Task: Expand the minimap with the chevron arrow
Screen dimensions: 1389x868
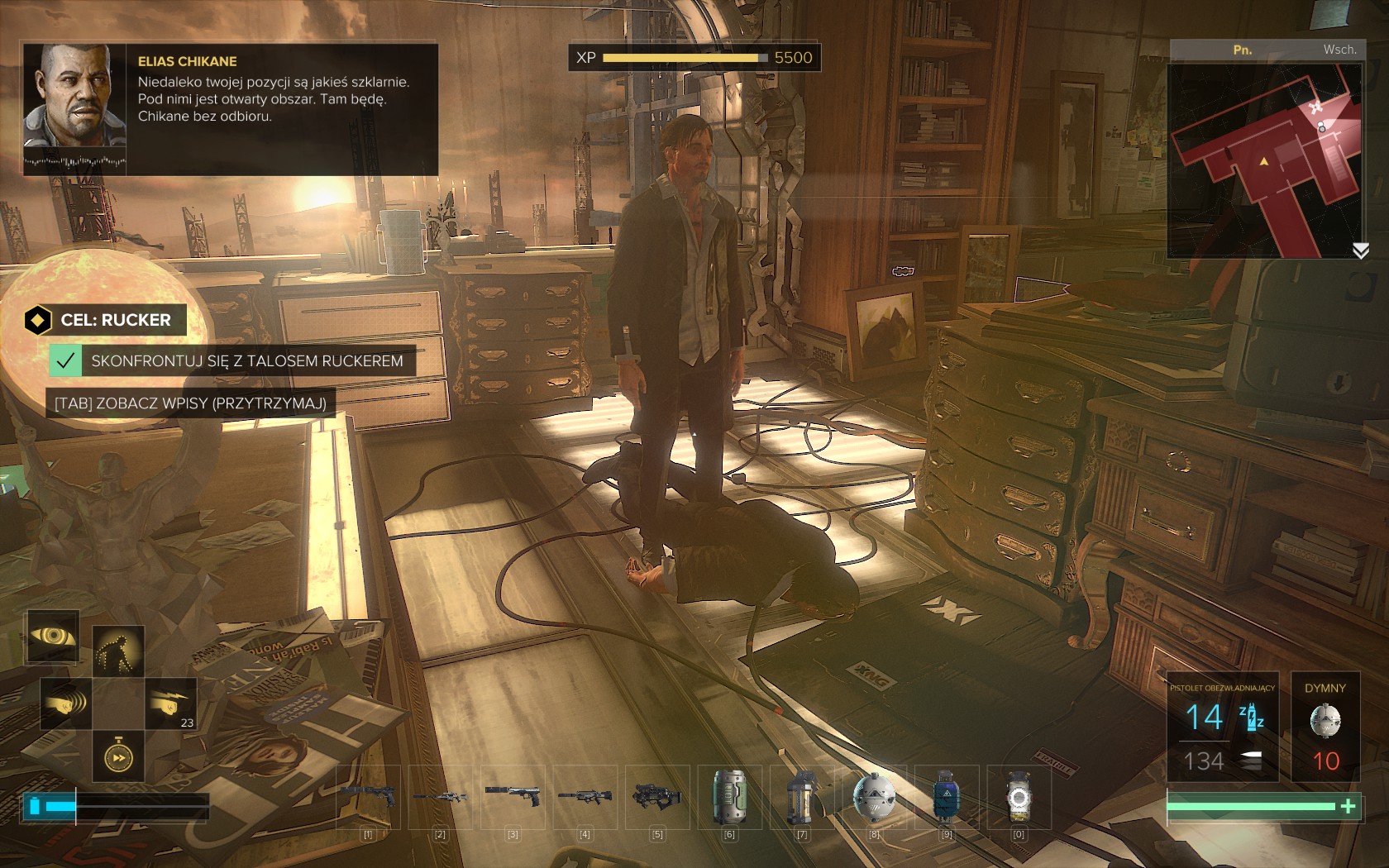Action: [1360, 250]
